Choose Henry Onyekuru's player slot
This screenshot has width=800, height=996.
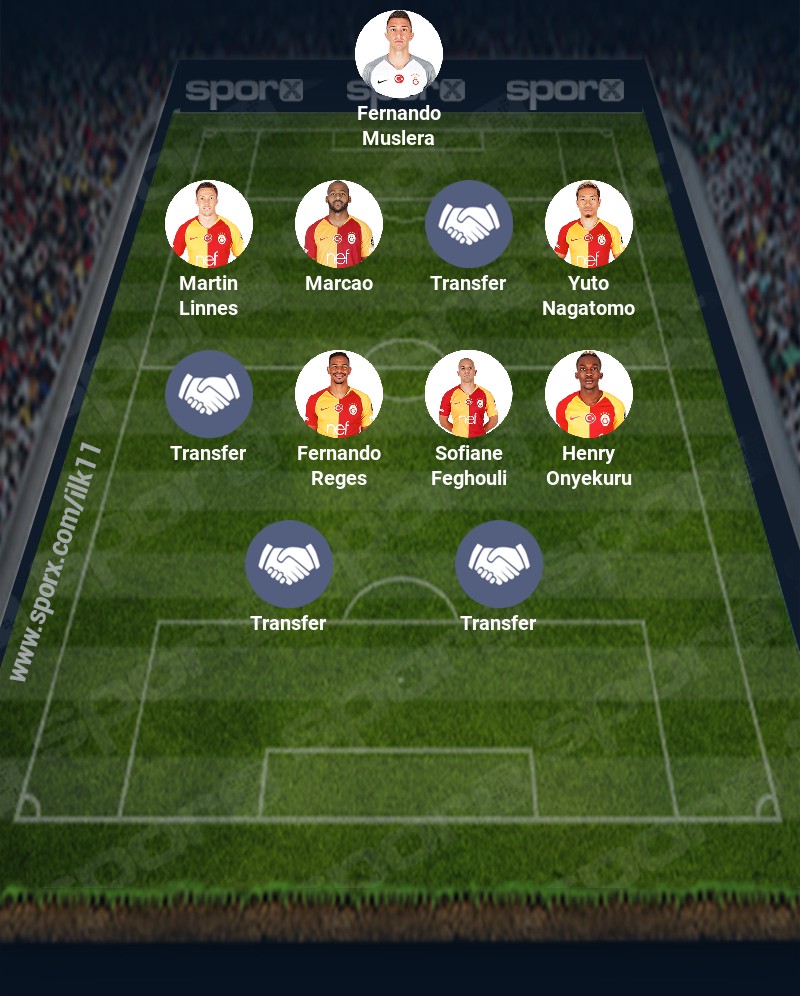589,394
